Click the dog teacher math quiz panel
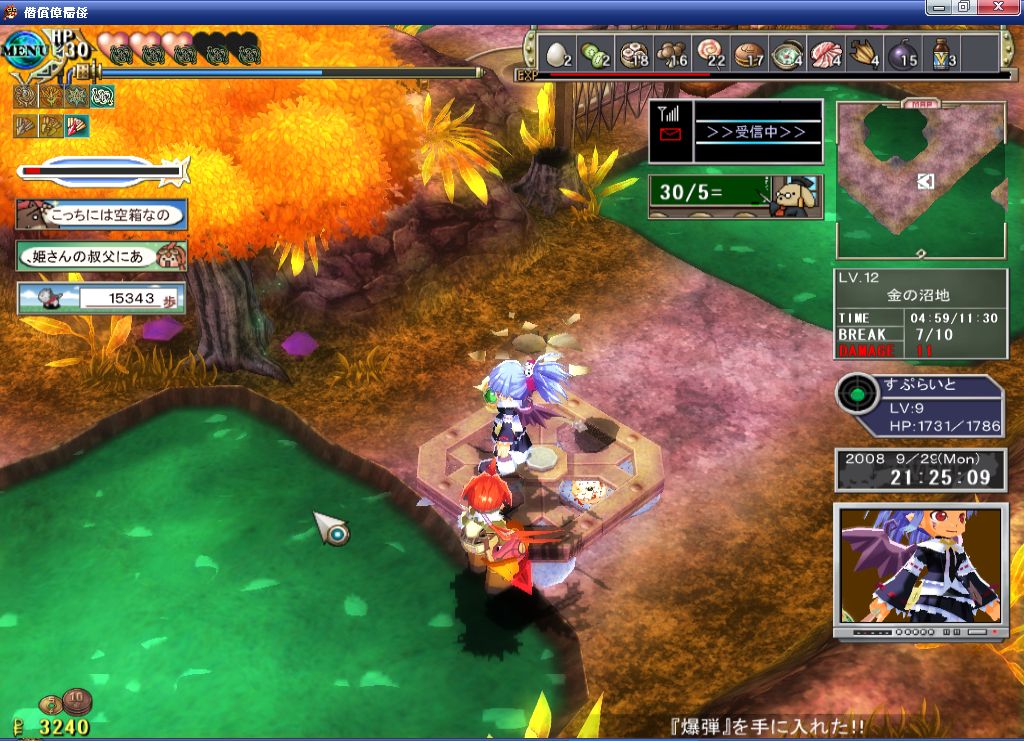This screenshot has width=1024, height=741. point(736,194)
